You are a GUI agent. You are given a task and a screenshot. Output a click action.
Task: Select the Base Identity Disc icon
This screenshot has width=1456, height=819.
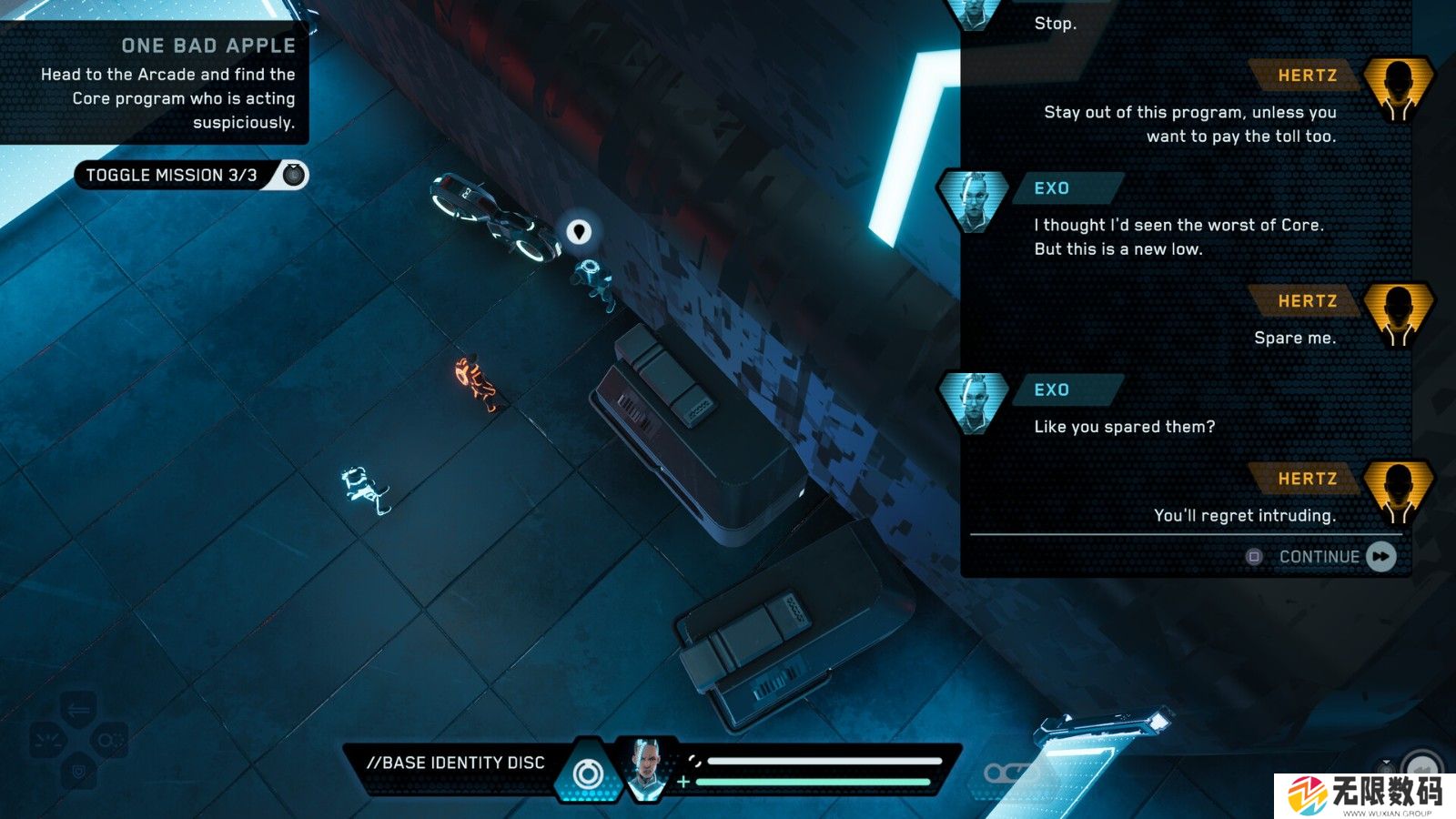point(588,774)
